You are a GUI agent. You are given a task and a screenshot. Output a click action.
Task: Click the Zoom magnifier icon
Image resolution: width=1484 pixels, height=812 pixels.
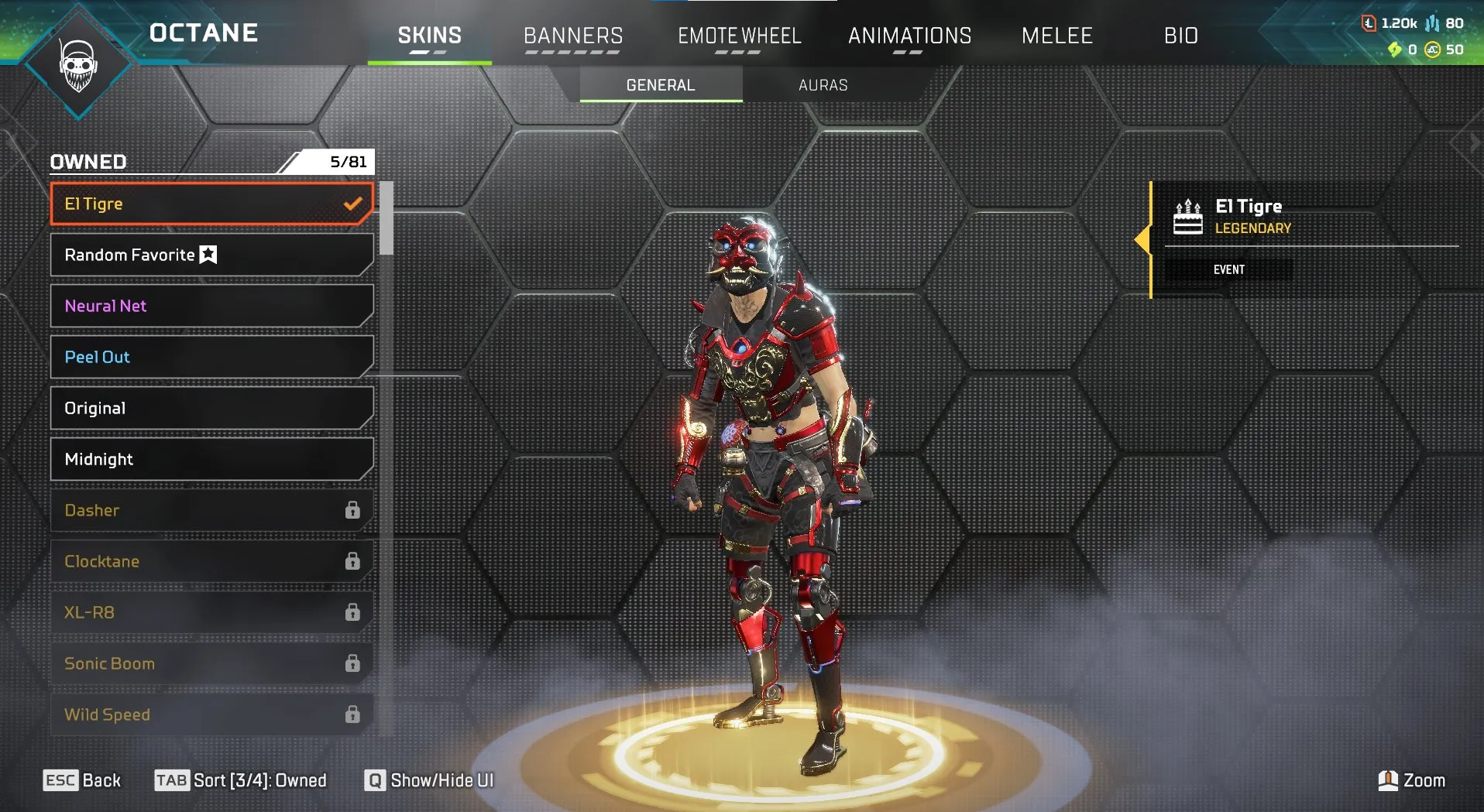point(1386,781)
